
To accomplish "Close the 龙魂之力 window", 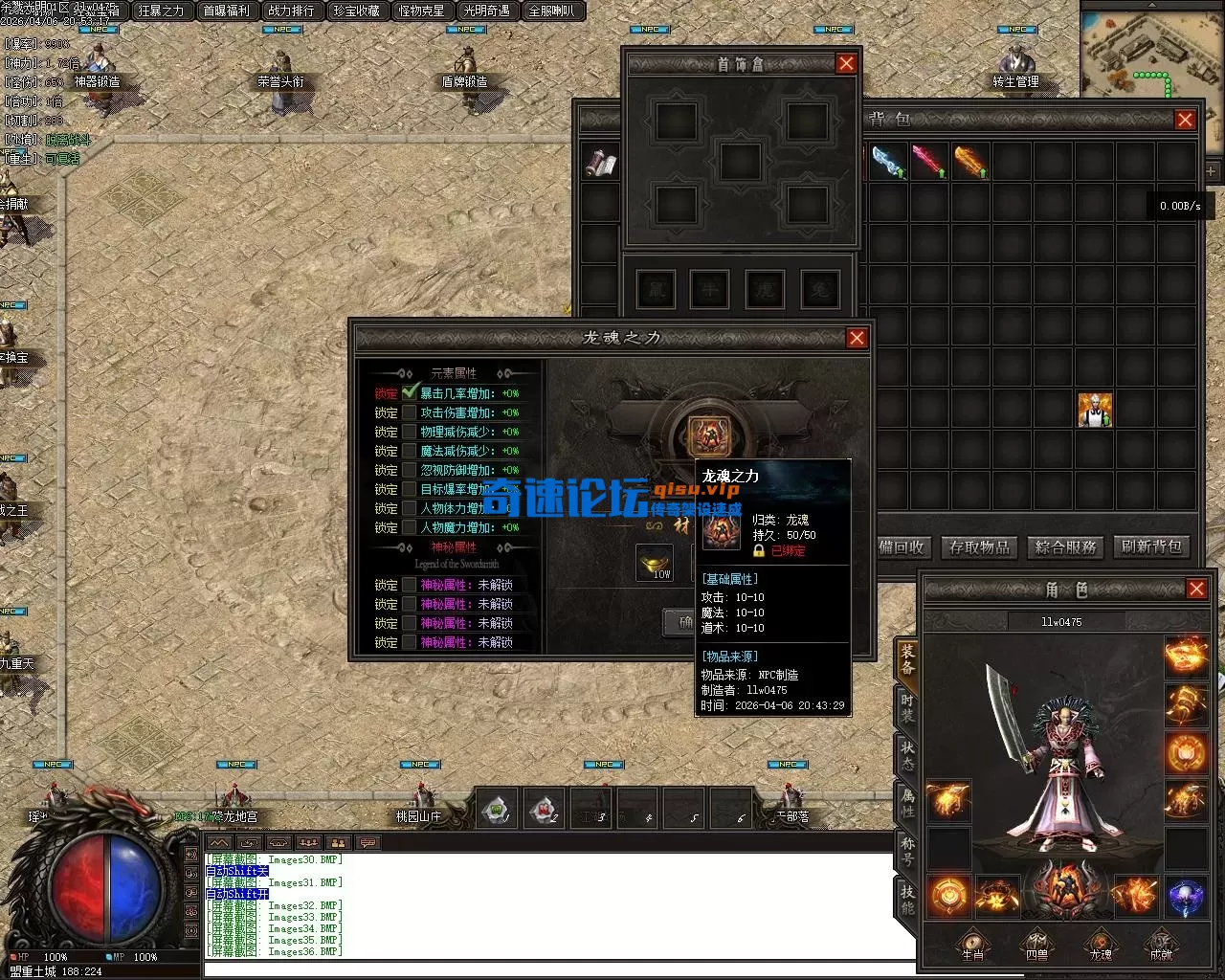I will coord(857,338).
